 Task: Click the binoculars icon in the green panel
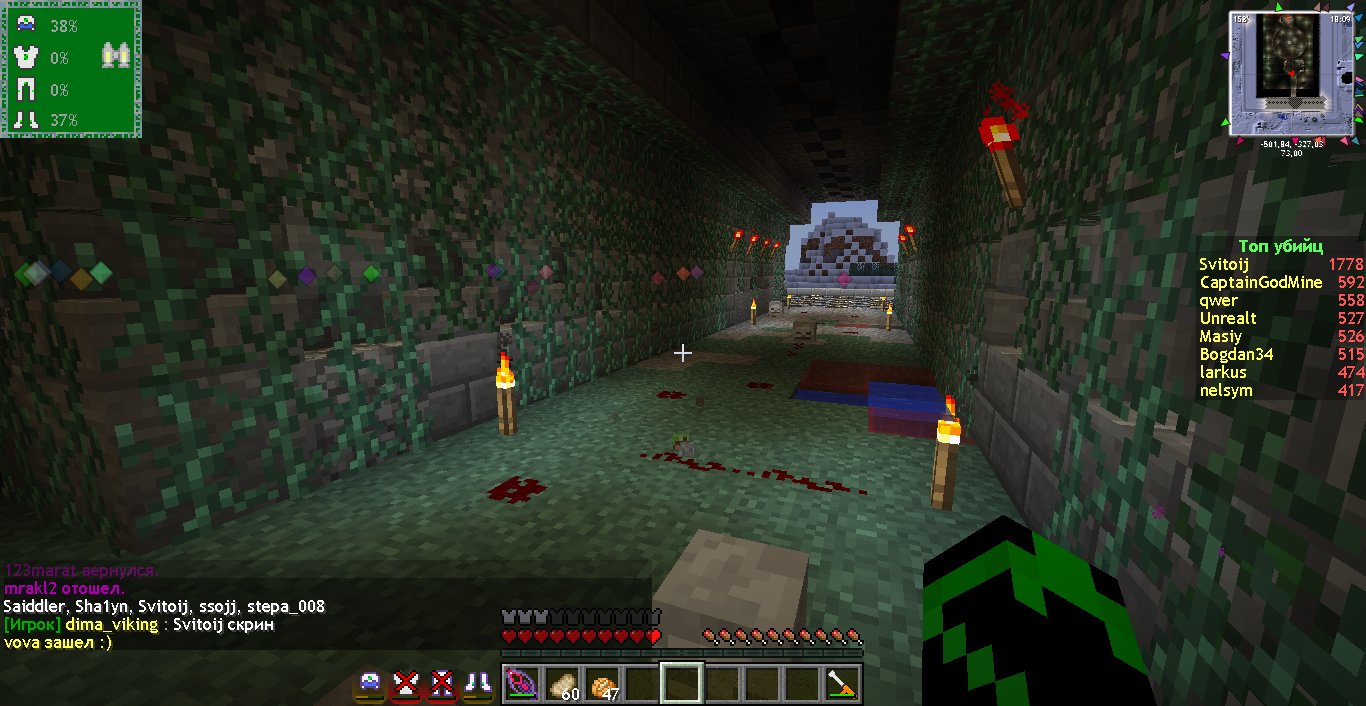116,57
